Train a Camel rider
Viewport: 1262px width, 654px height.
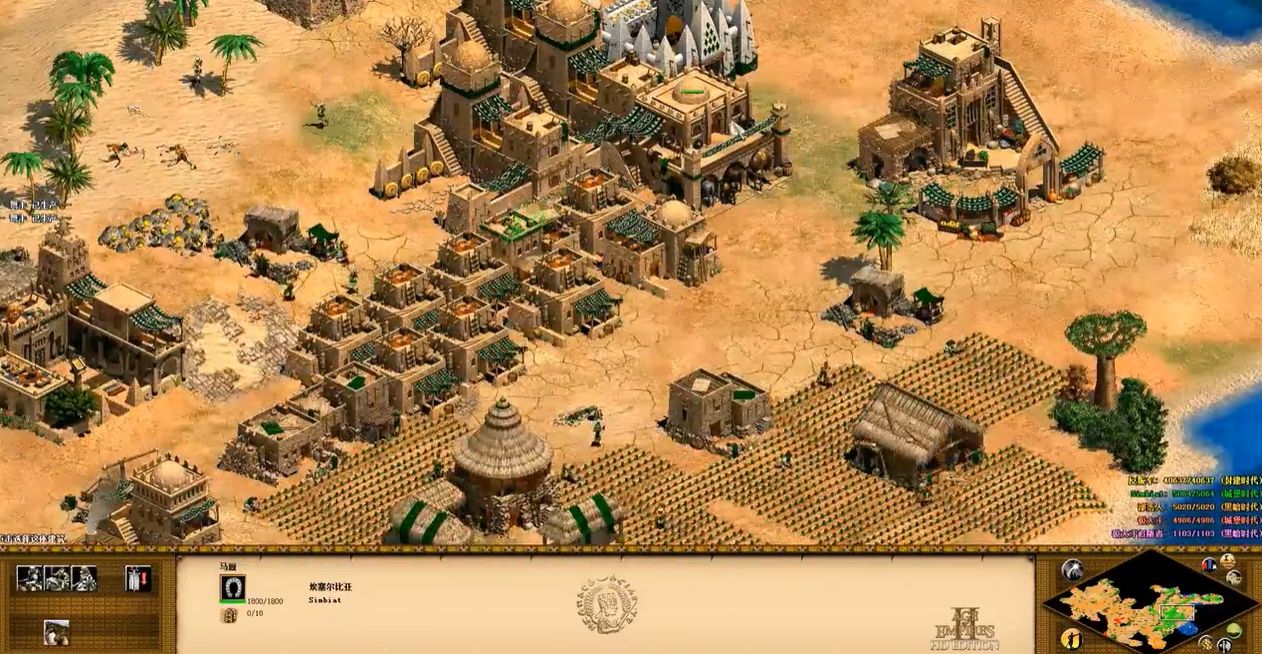84,578
